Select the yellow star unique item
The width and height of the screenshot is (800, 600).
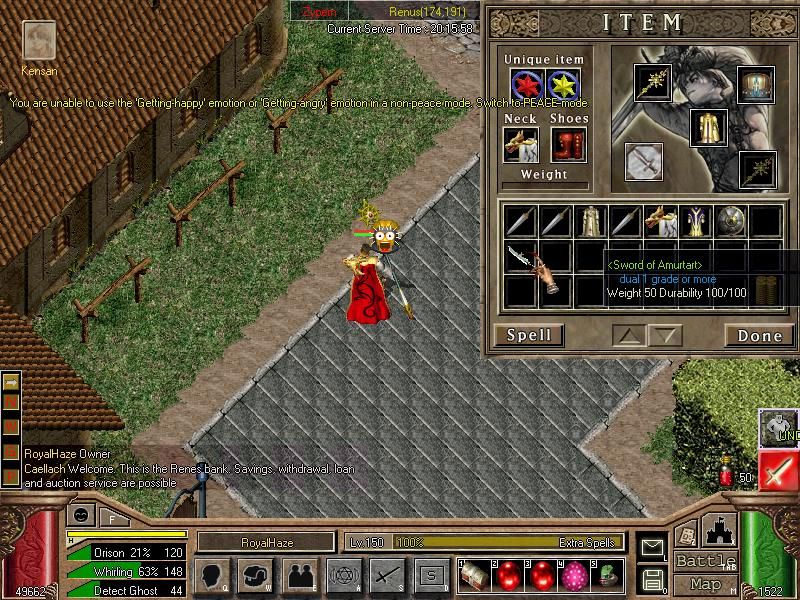point(564,86)
